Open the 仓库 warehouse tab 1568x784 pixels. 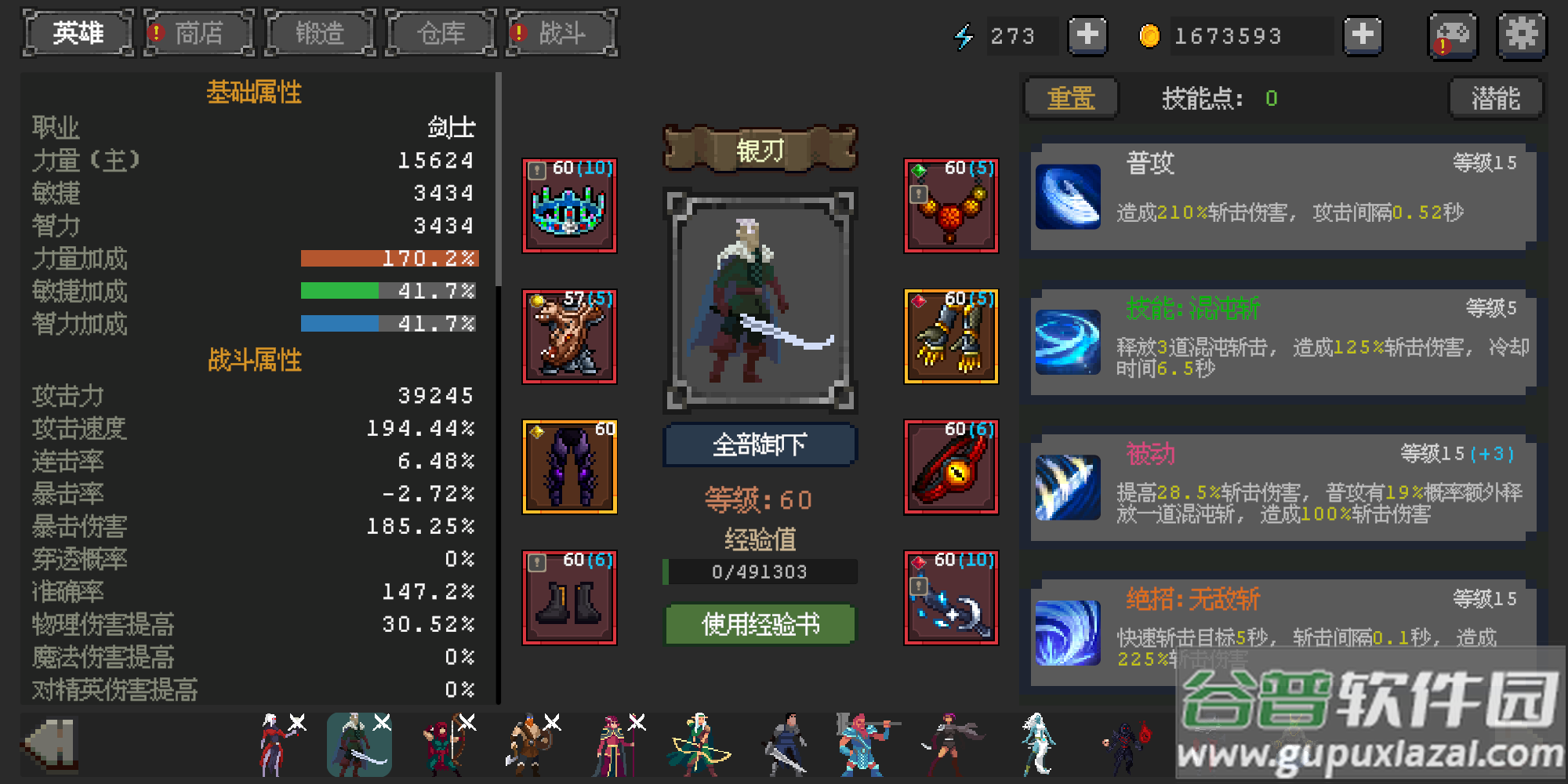coord(441,34)
